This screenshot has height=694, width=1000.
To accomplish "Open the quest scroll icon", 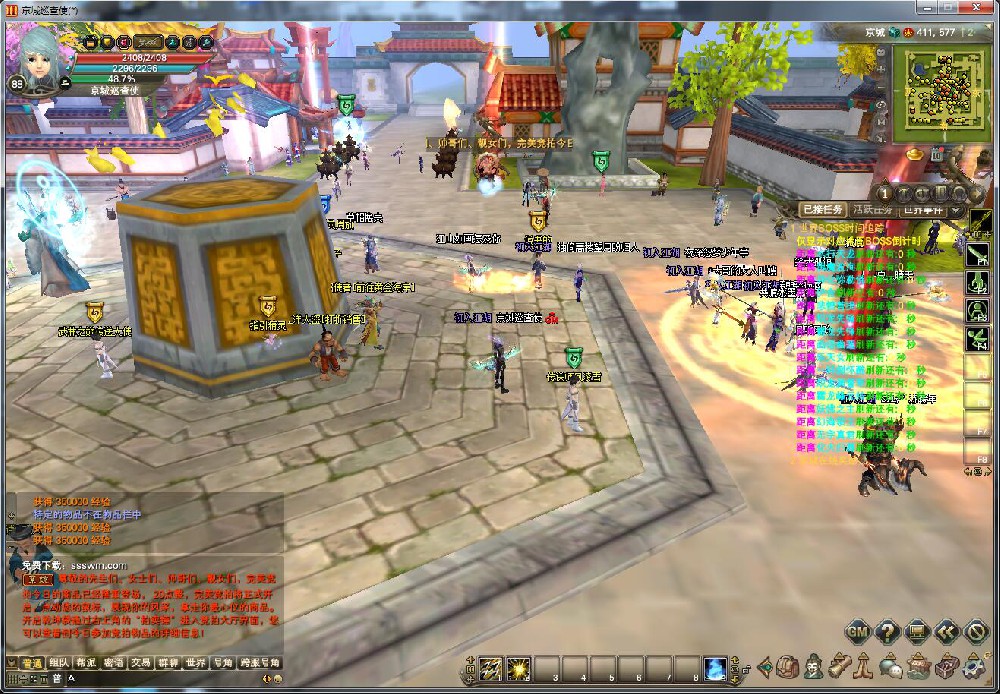I will tap(840, 666).
